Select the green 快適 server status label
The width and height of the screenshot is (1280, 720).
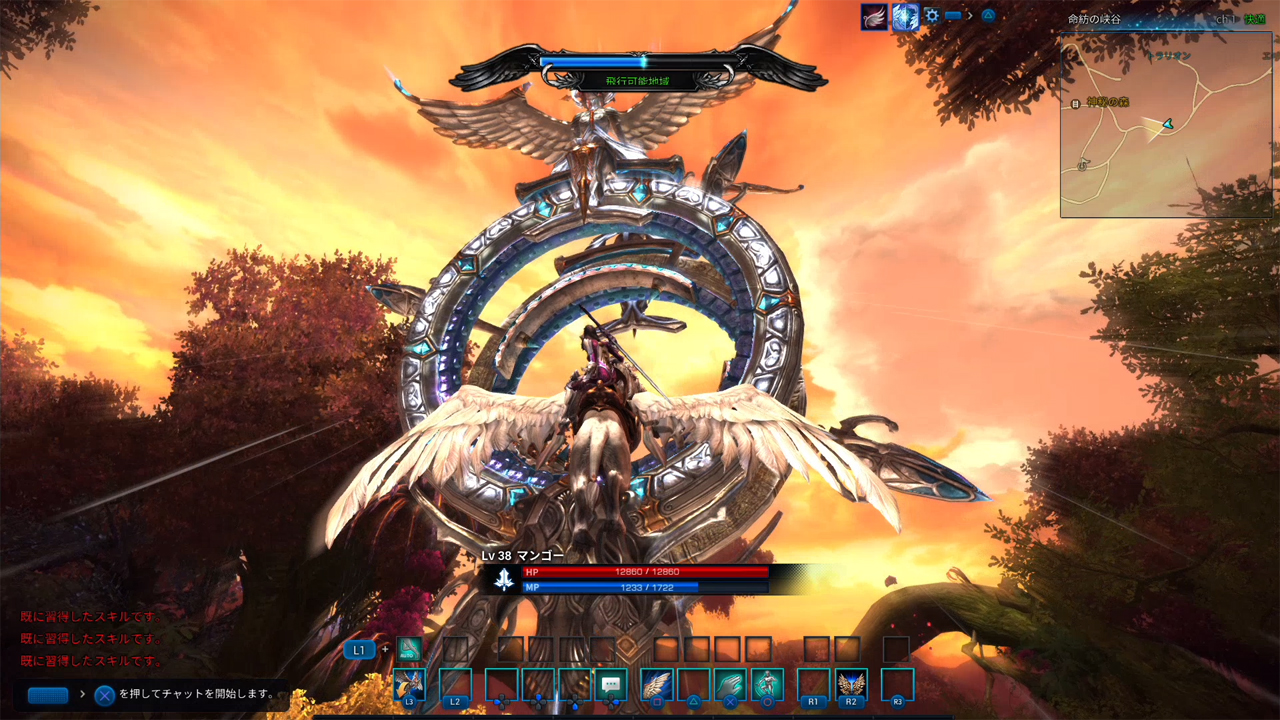[1254, 19]
